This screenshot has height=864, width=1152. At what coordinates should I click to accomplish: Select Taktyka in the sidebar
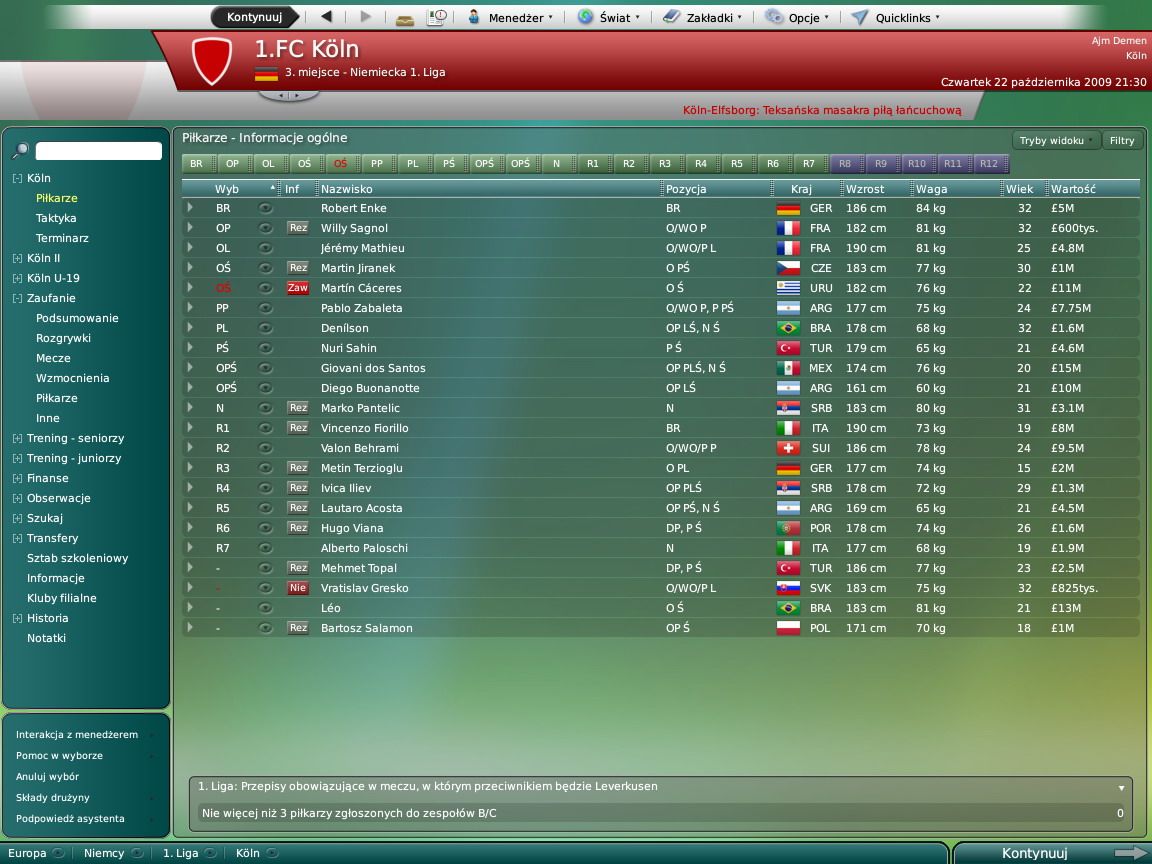tap(56, 218)
